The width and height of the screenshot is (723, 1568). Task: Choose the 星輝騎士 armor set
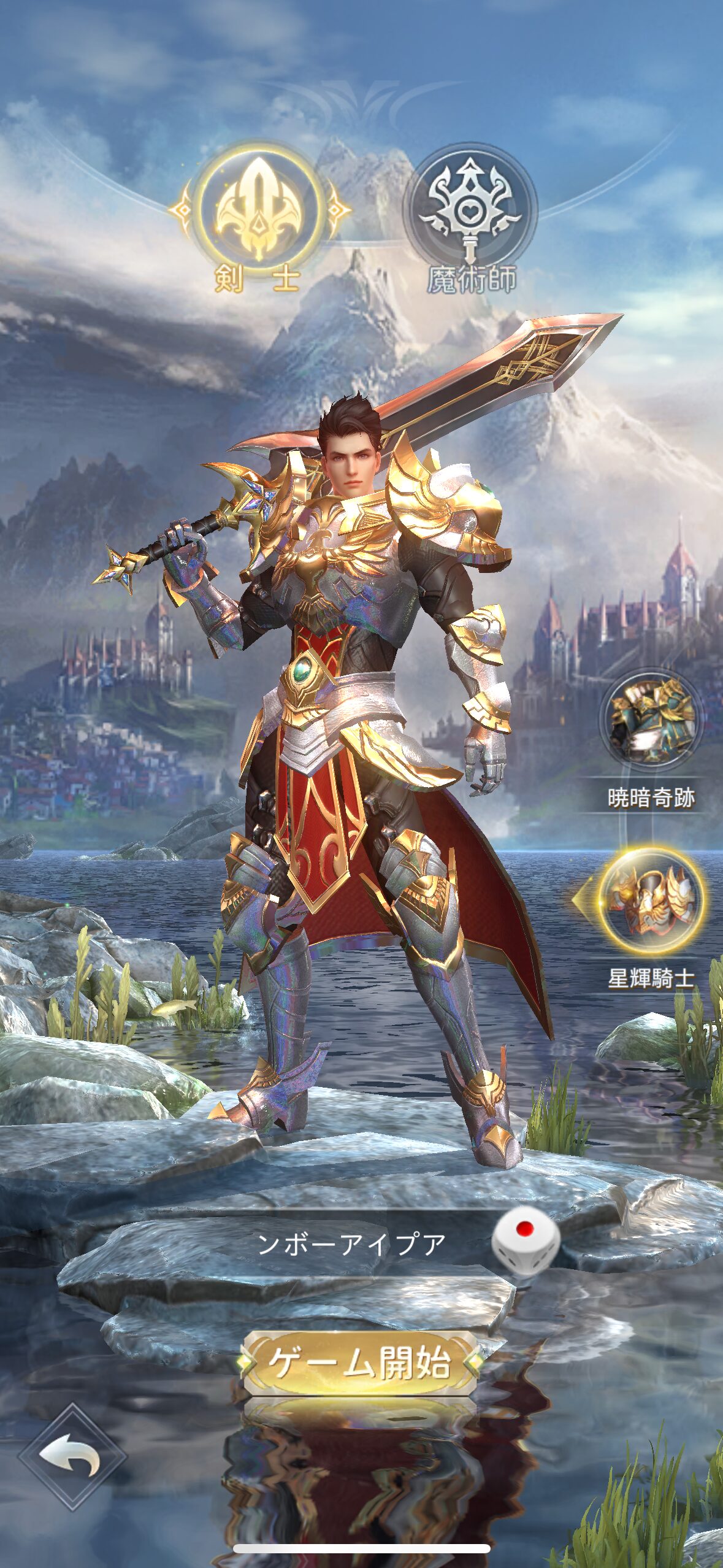(651, 899)
